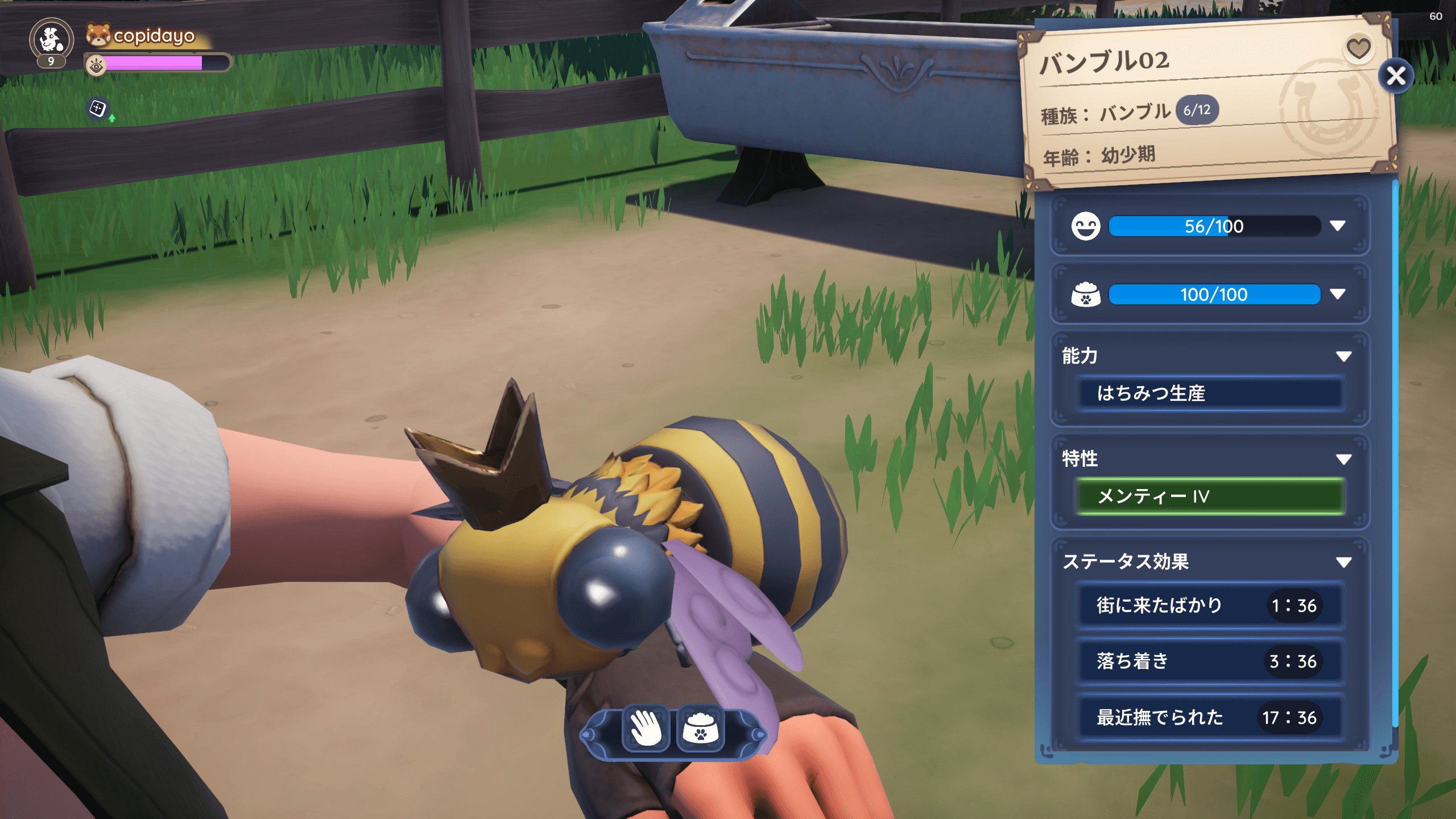Pet the bee with the hand button
Viewport: 1456px width, 819px height.
coord(646,729)
